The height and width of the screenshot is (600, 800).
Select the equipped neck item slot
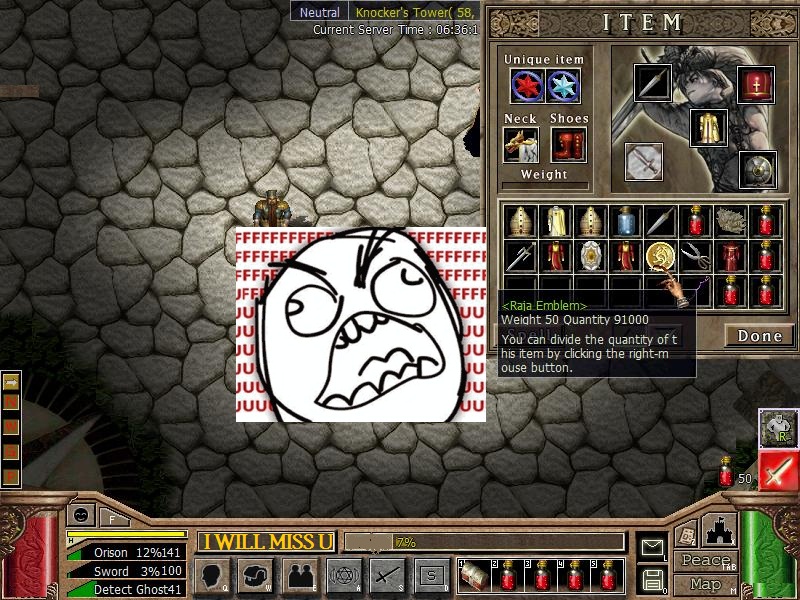[520, 145]
